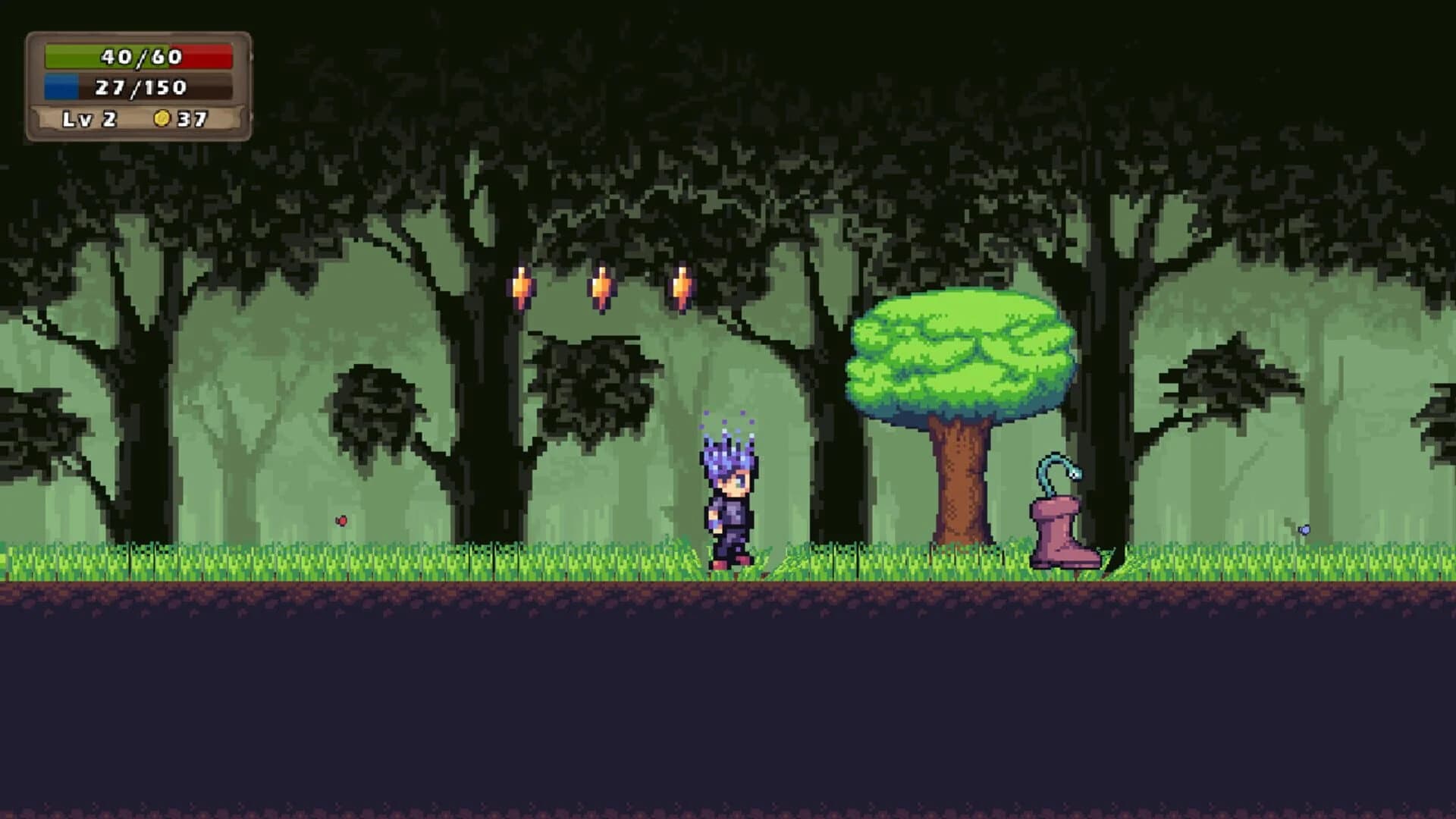Click the gold coin icon in the HUD

click(165, 118)
